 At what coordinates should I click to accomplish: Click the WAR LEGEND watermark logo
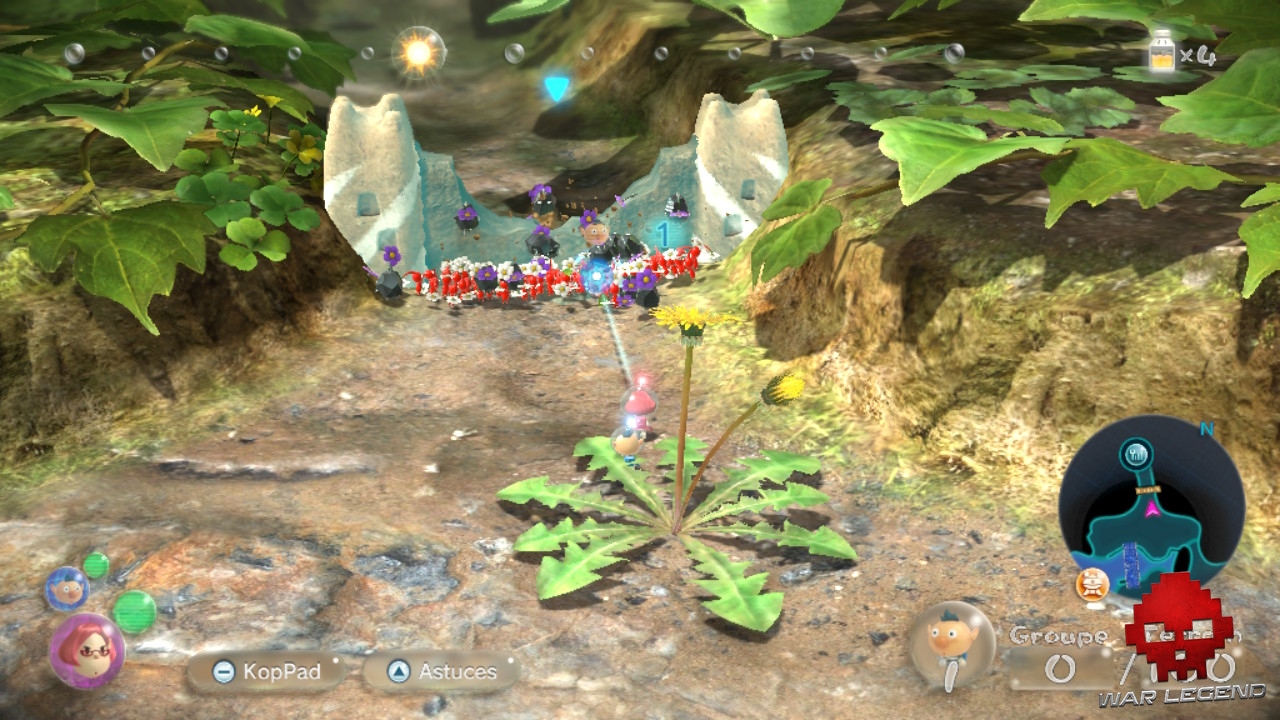click(x=1180, y=640)
